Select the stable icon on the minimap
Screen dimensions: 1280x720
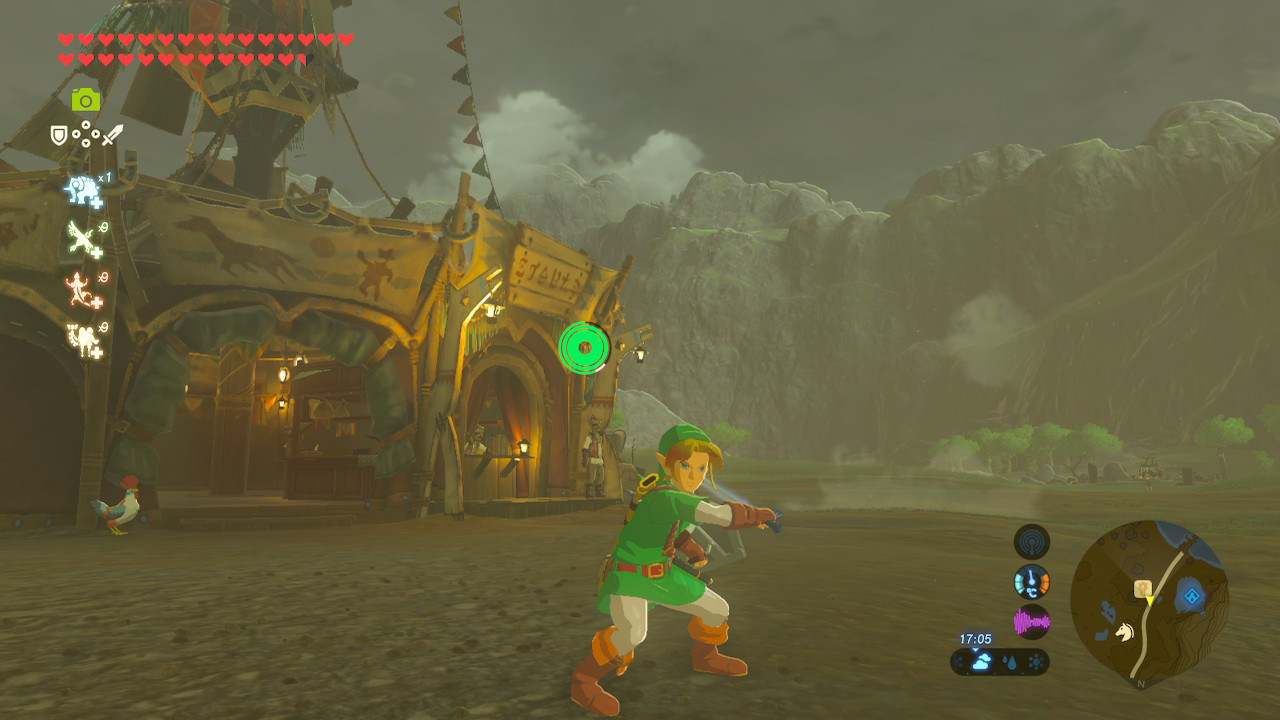click(1142, 589)
